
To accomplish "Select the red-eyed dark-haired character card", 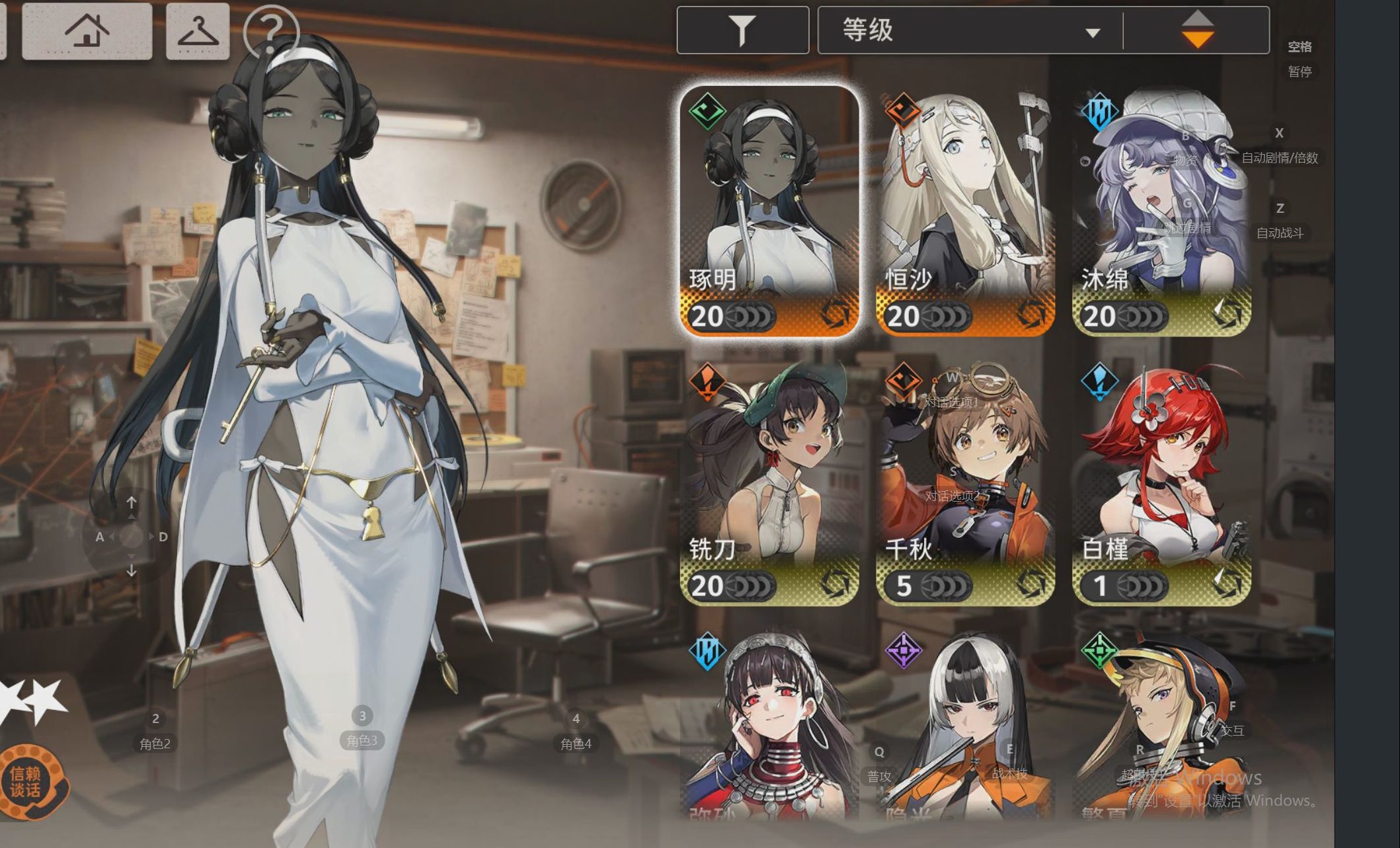I will 769,727.
